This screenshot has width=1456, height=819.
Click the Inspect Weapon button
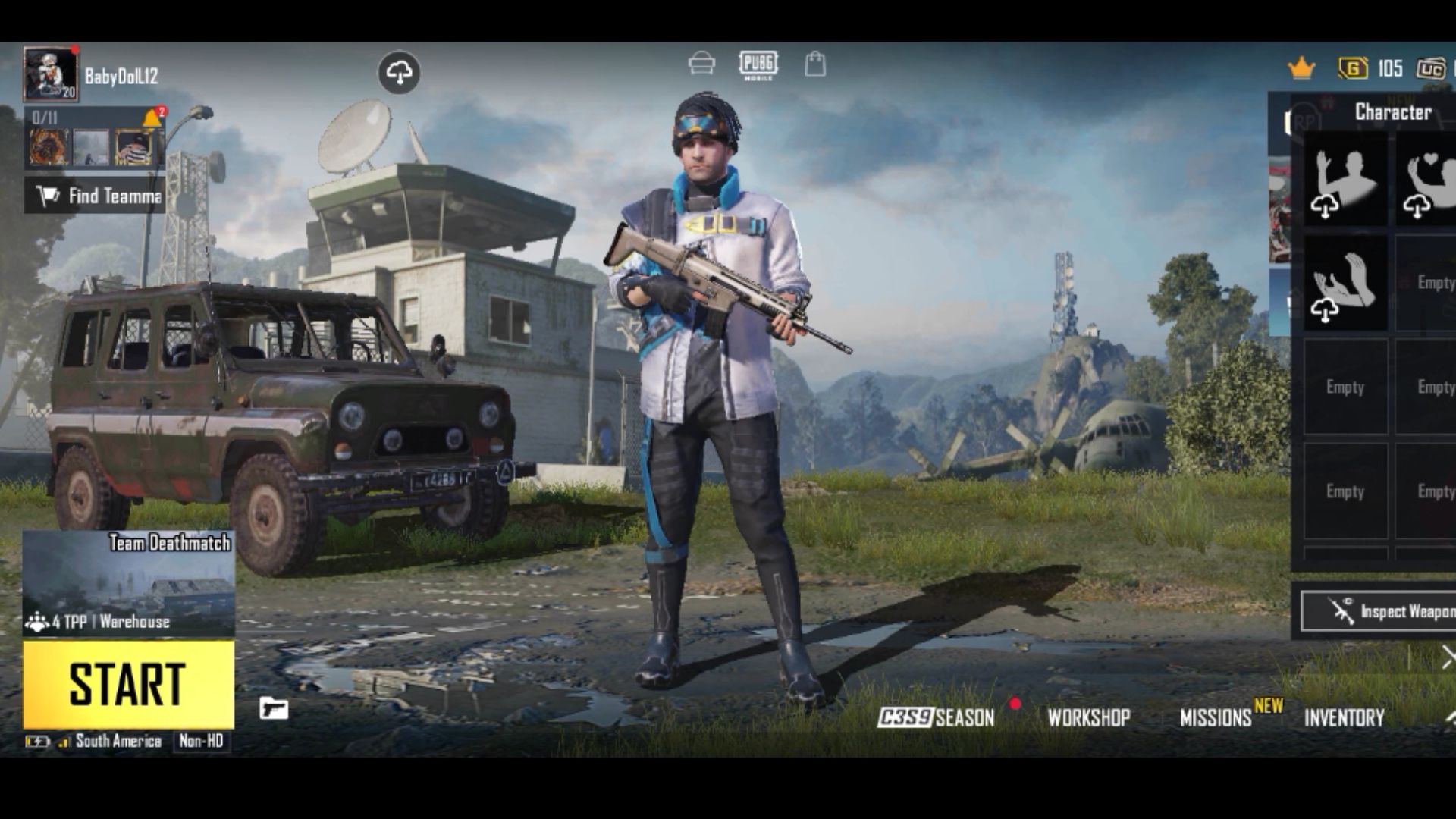coord(1380,611)
